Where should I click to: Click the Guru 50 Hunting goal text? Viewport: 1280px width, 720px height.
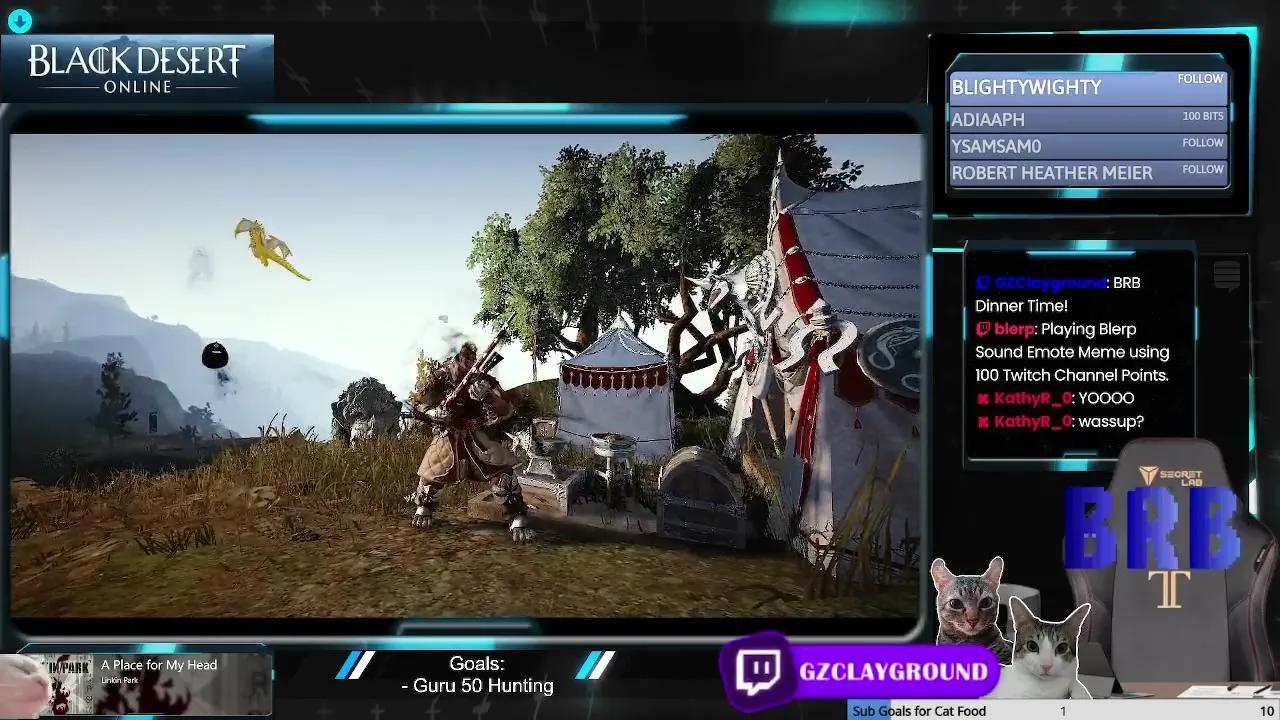(477, 686)
